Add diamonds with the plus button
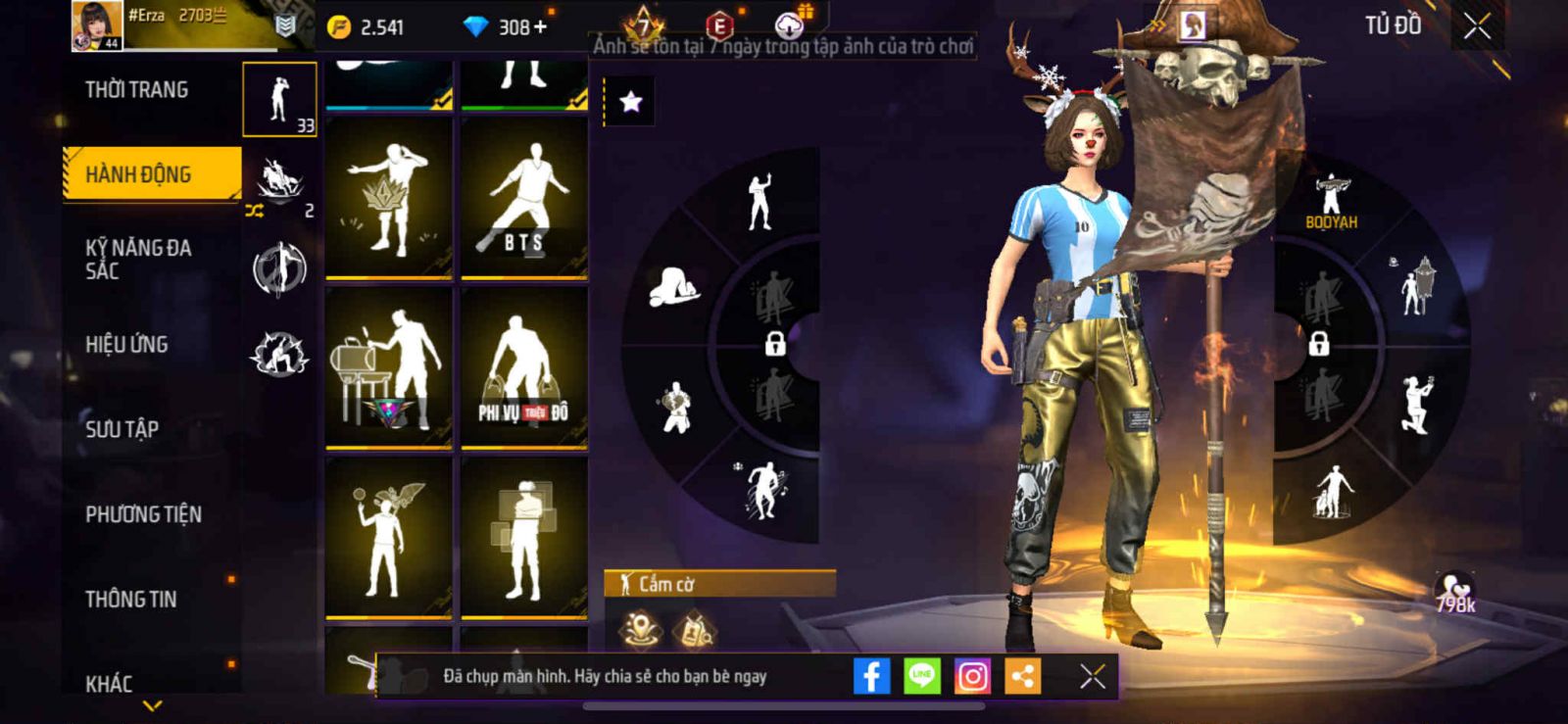Image resolution: width=1568 pixels, height=724 pixels. 540,26
